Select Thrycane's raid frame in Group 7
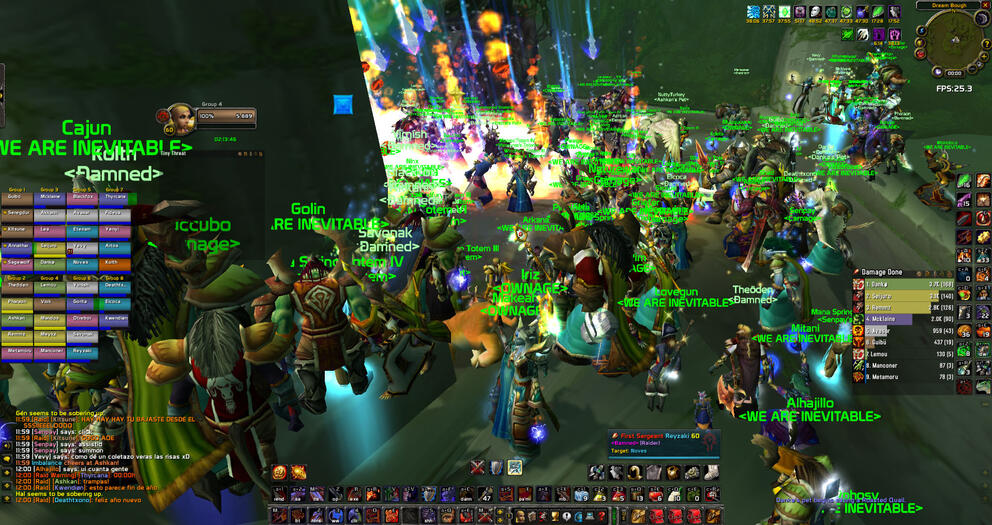This screenshot has width=992, height=525. 114,198
